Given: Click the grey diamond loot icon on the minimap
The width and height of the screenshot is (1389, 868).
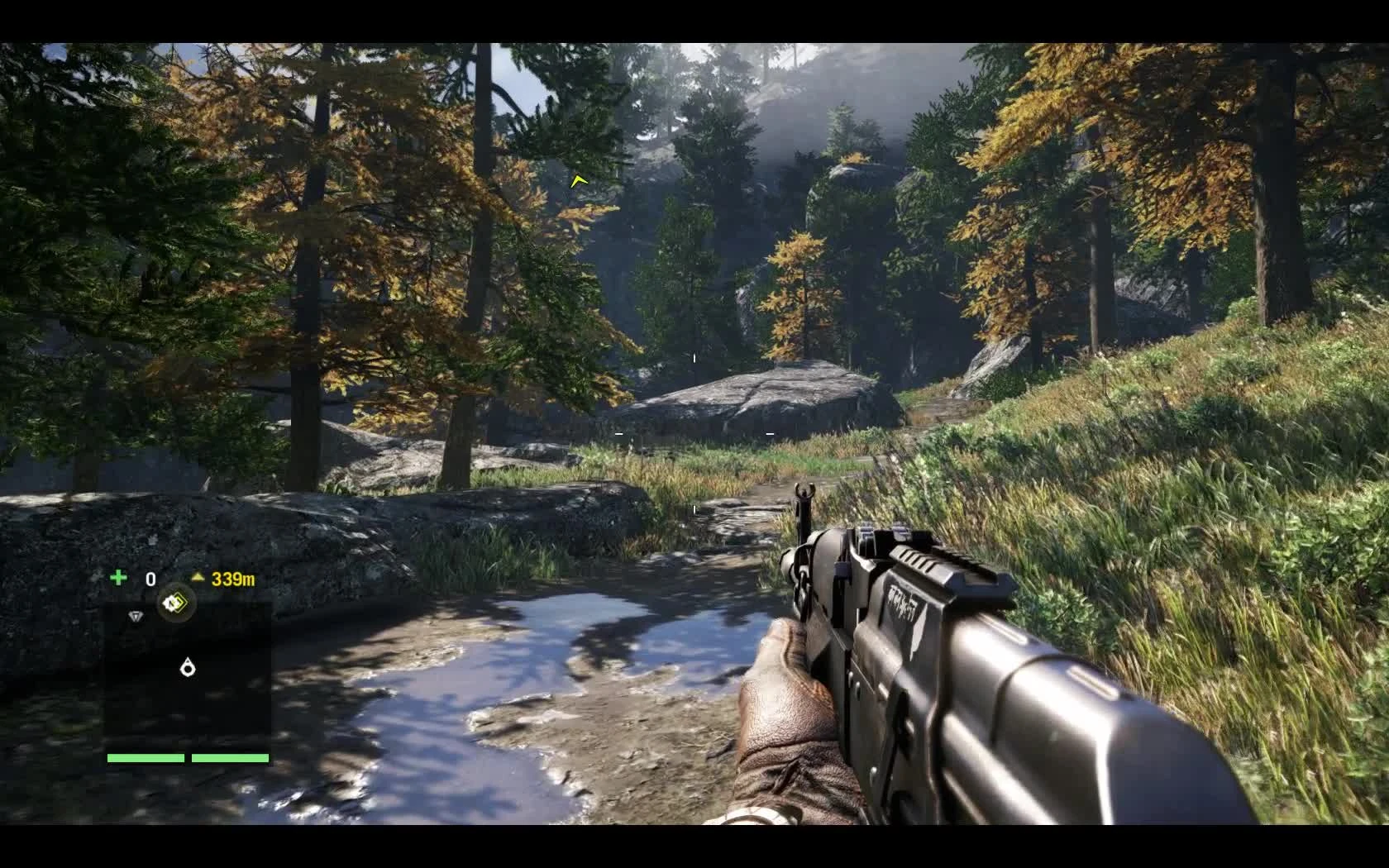Looking at the screenshot, I should pyautogui.click(x=136, y=615).
